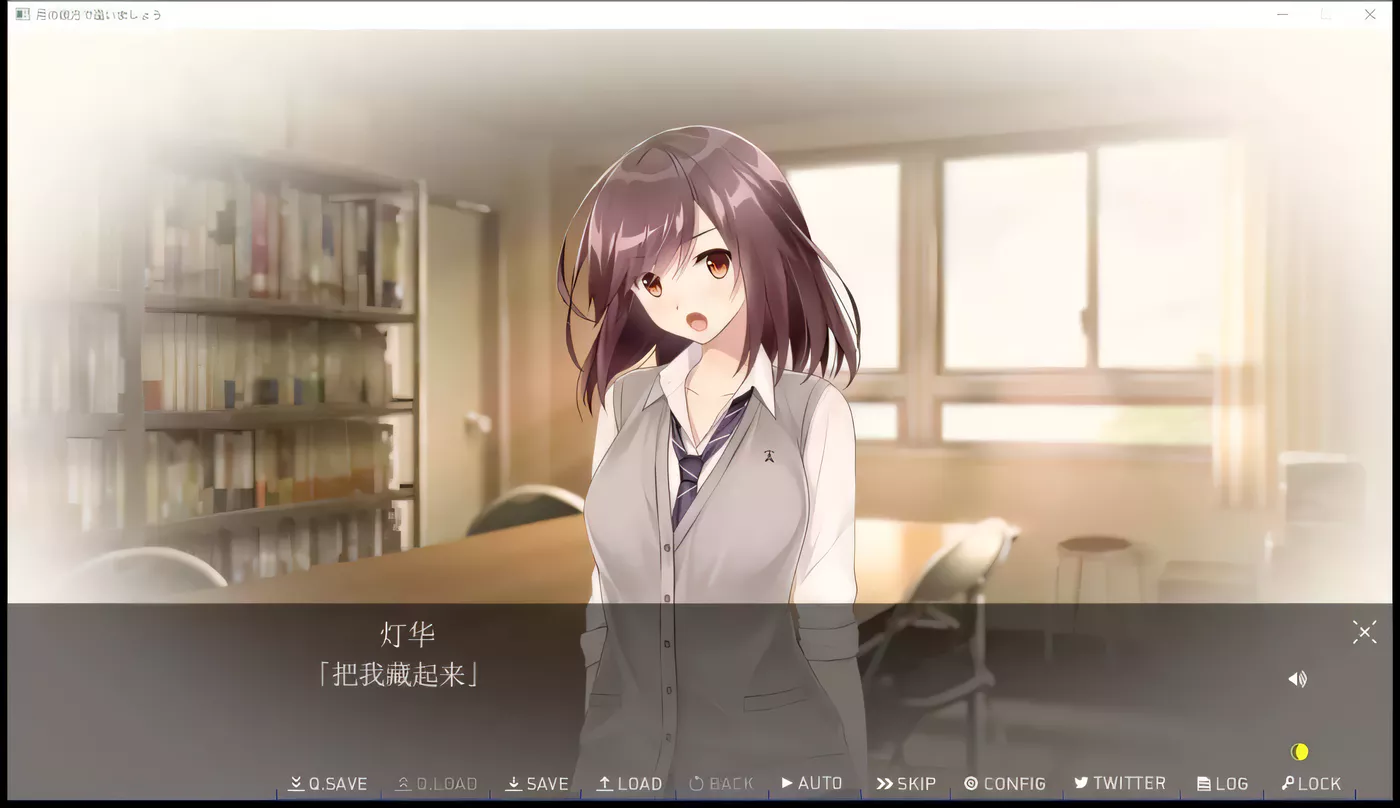Click the LOAD upload-arrow icon
Screen dimensions: 1400x808
coord(604,783)
